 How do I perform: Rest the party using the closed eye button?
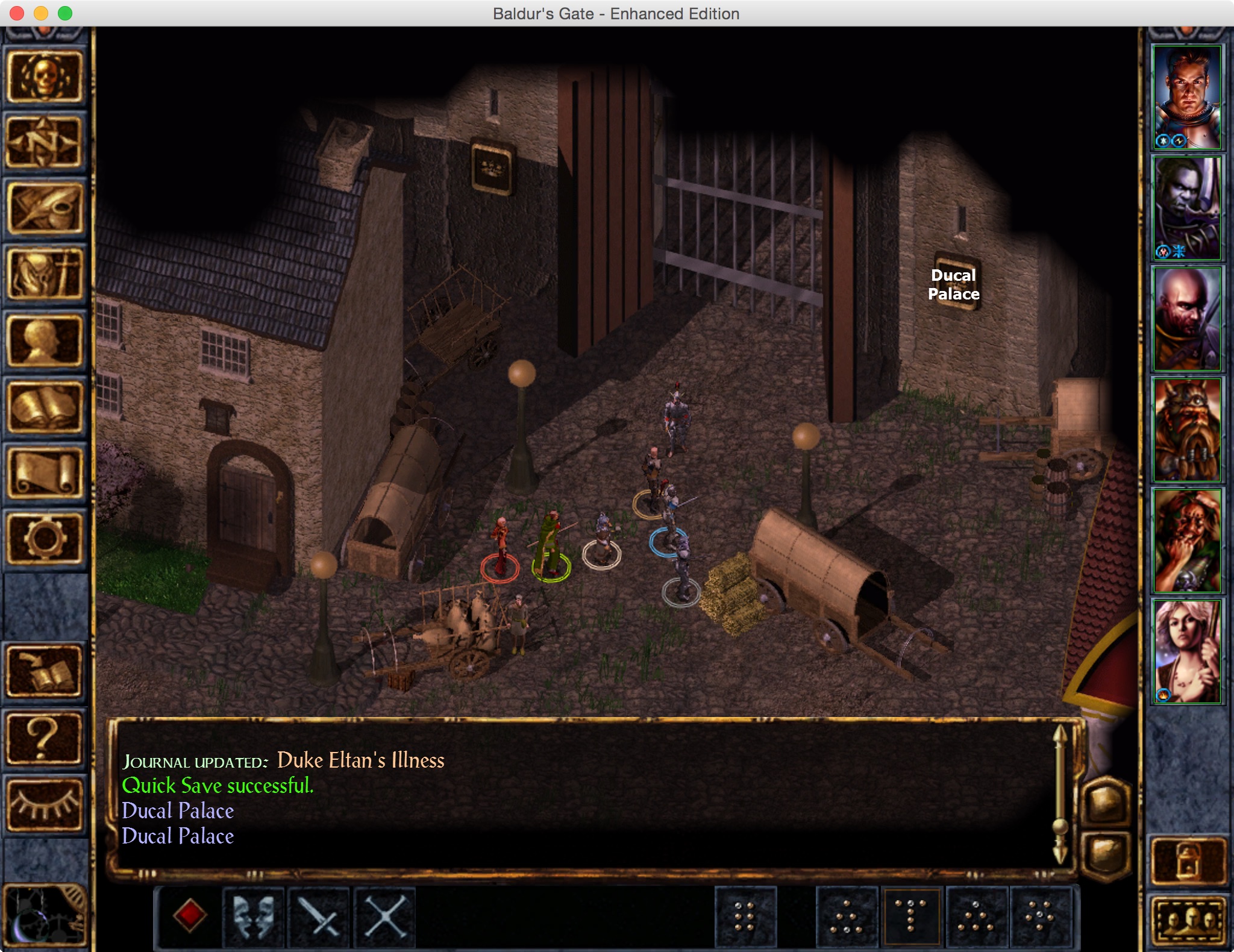click(44, 805)
